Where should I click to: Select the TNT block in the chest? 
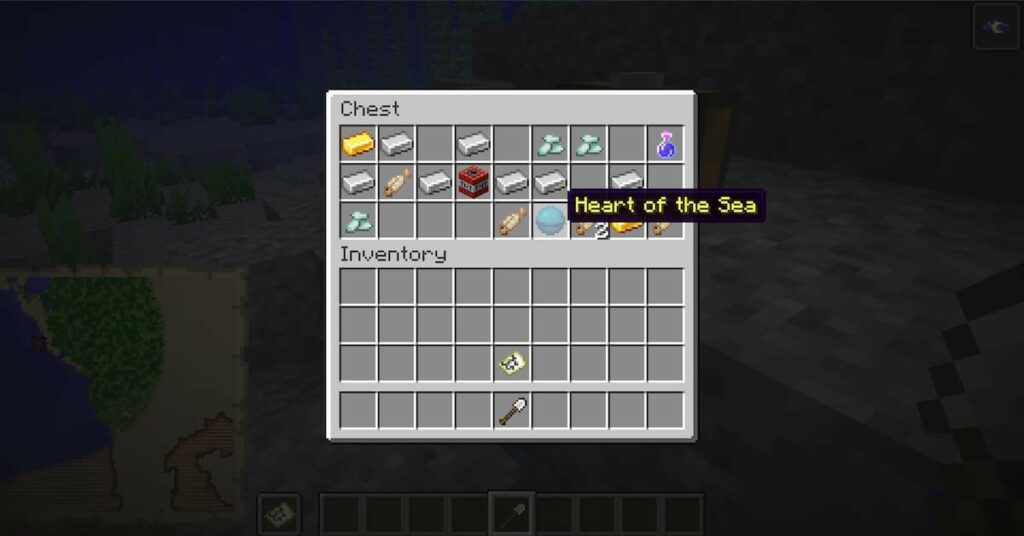point(473,182)
